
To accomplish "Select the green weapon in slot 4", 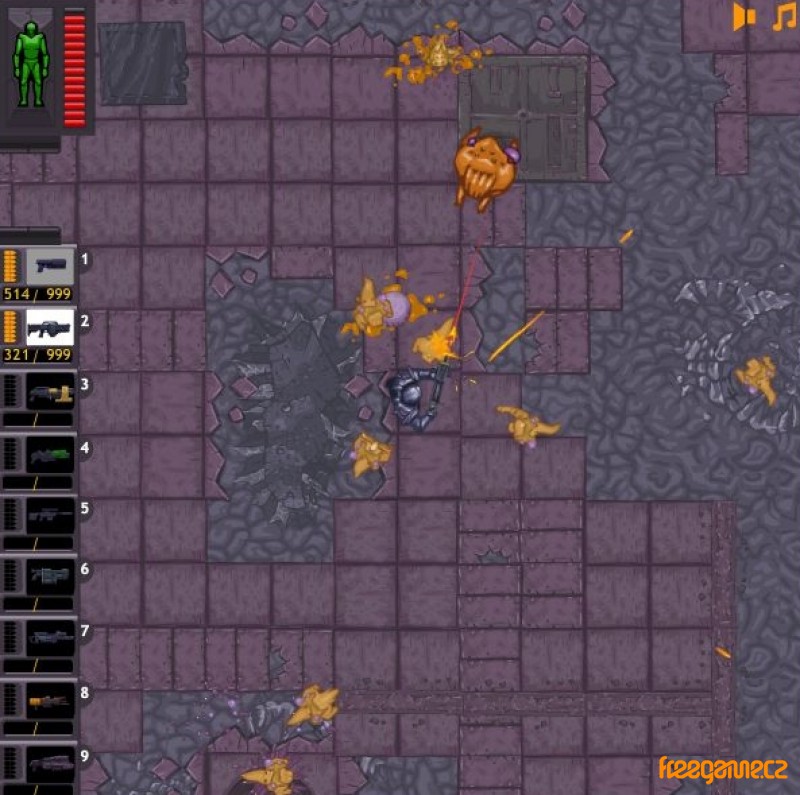I will click(50, 454).
